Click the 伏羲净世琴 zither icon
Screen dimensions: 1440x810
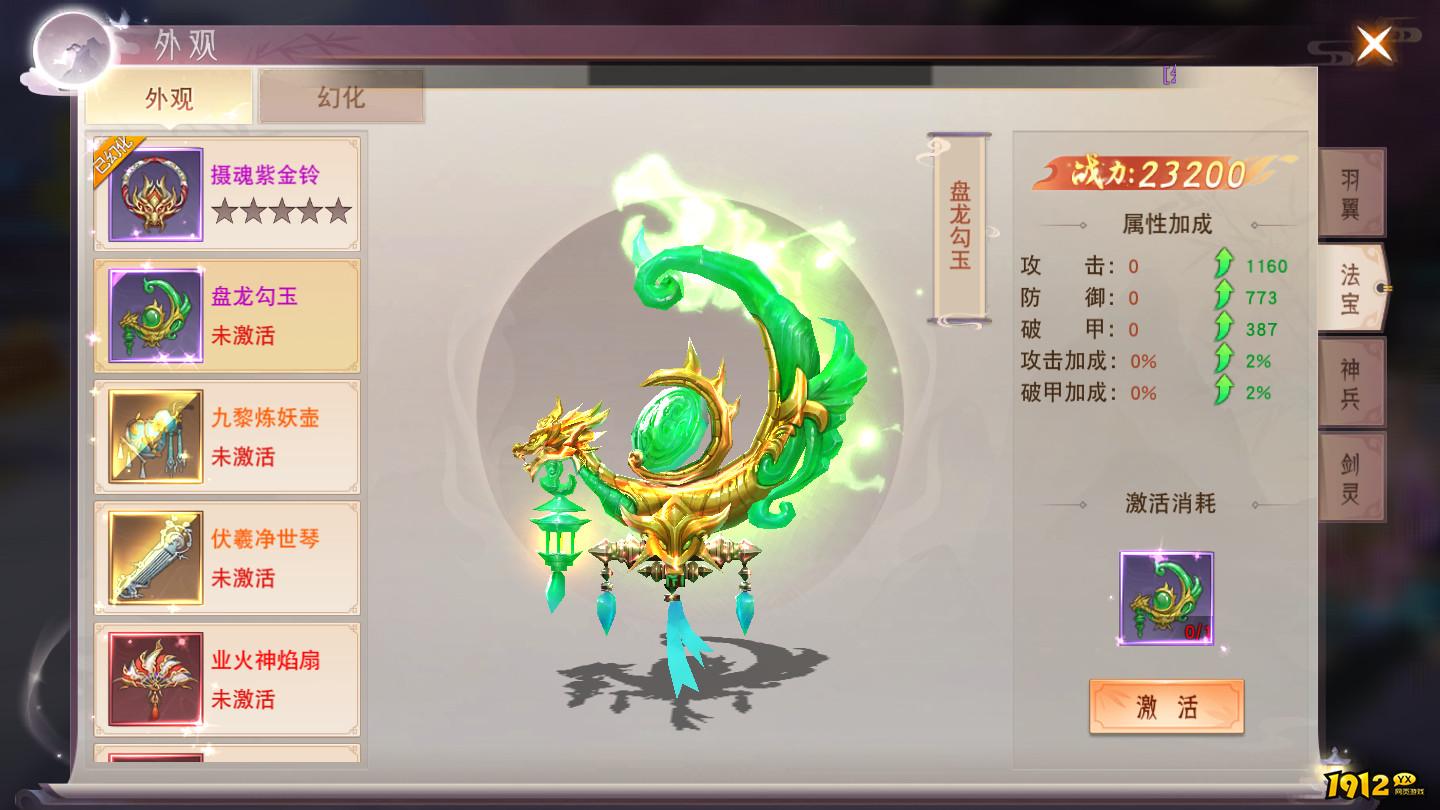point(157,556)
